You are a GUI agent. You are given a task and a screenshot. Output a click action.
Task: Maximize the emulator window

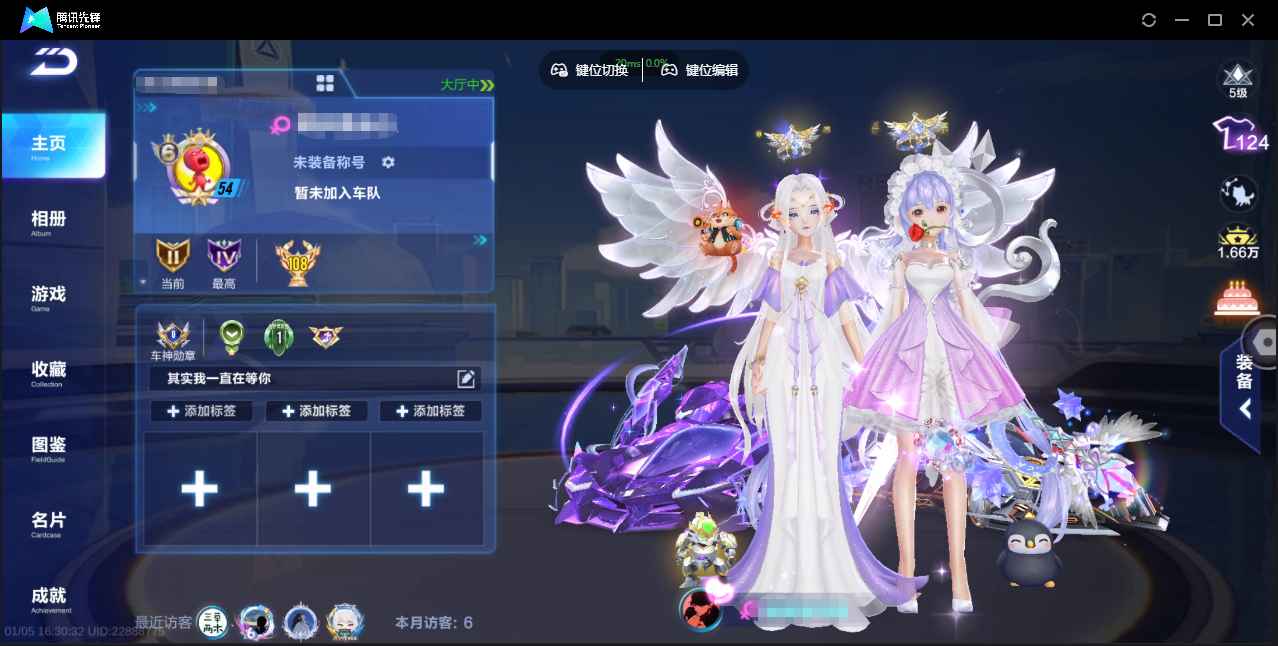(x=1215, y=20)
